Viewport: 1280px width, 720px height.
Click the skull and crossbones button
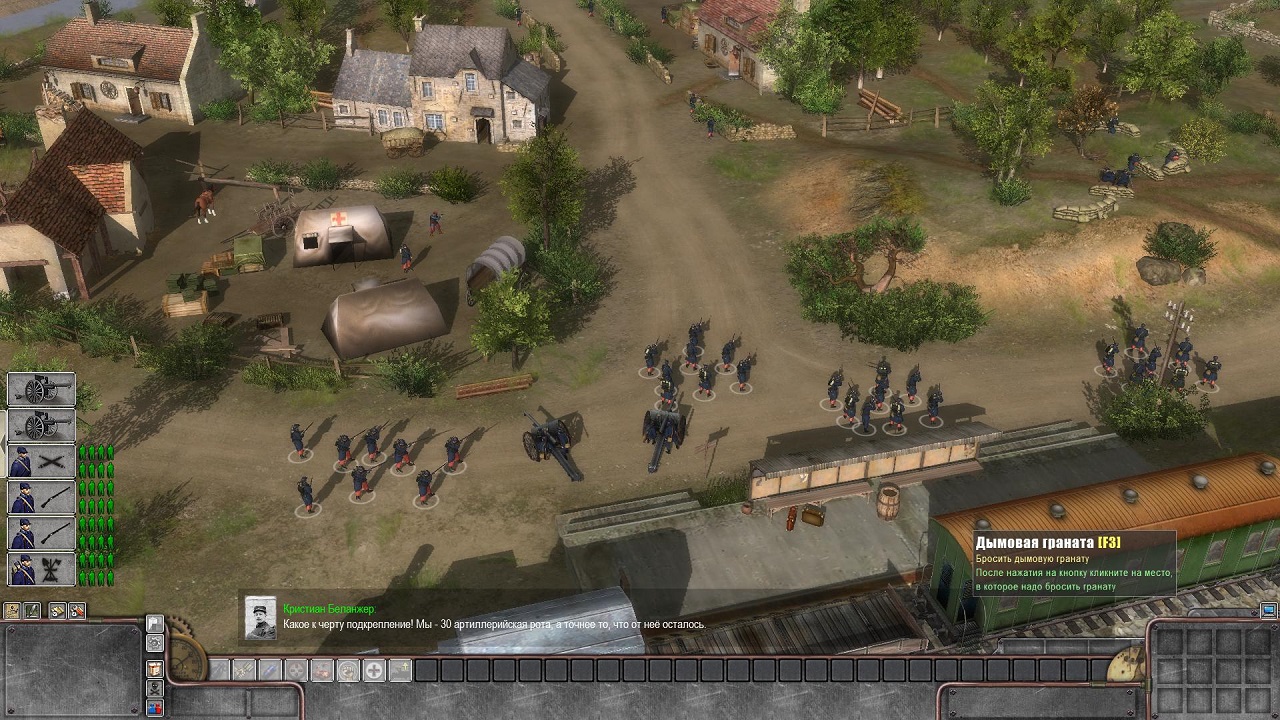[155, 688]
